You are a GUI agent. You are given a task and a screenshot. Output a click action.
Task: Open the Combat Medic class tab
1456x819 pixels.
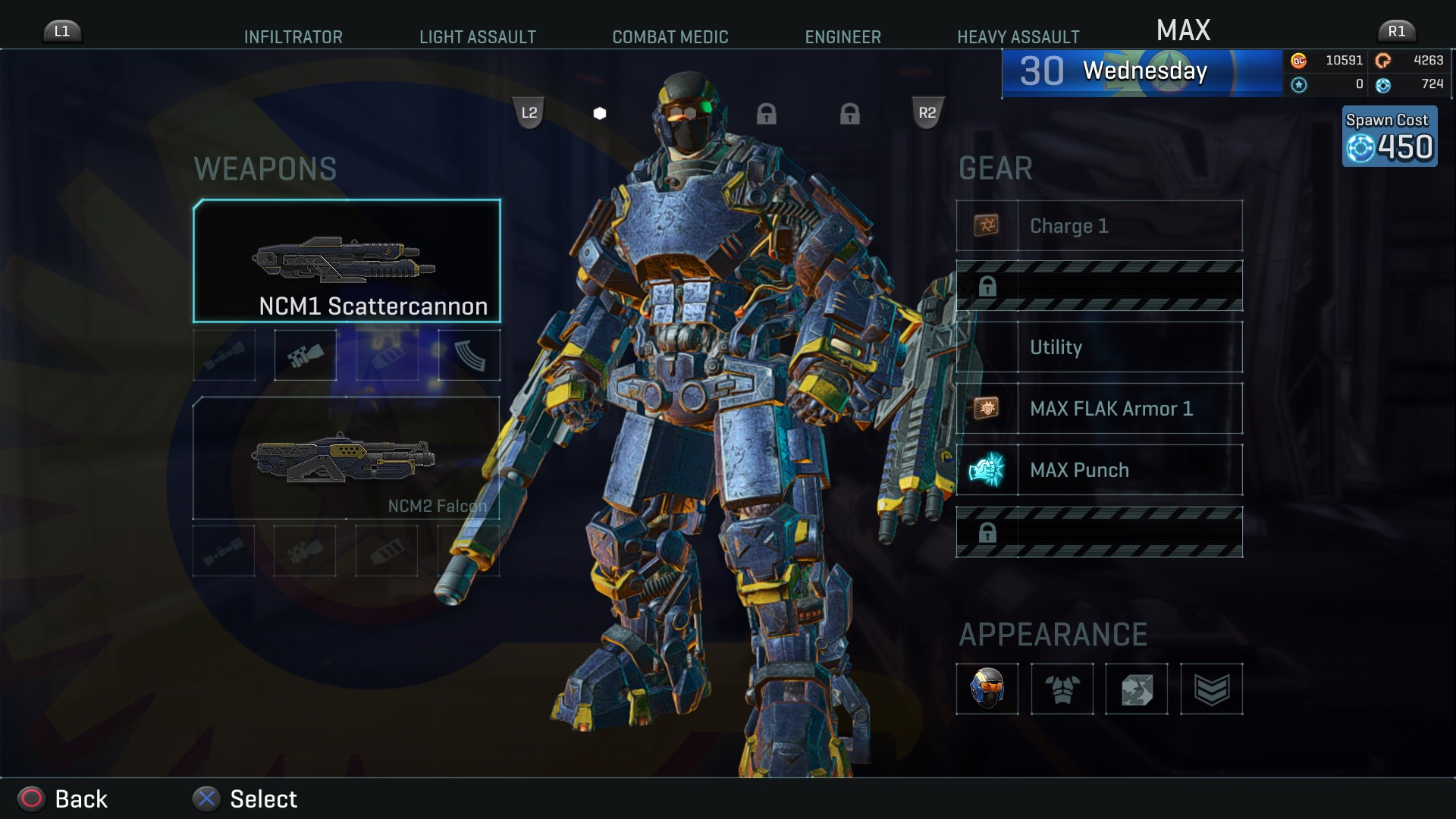point(670,37)
